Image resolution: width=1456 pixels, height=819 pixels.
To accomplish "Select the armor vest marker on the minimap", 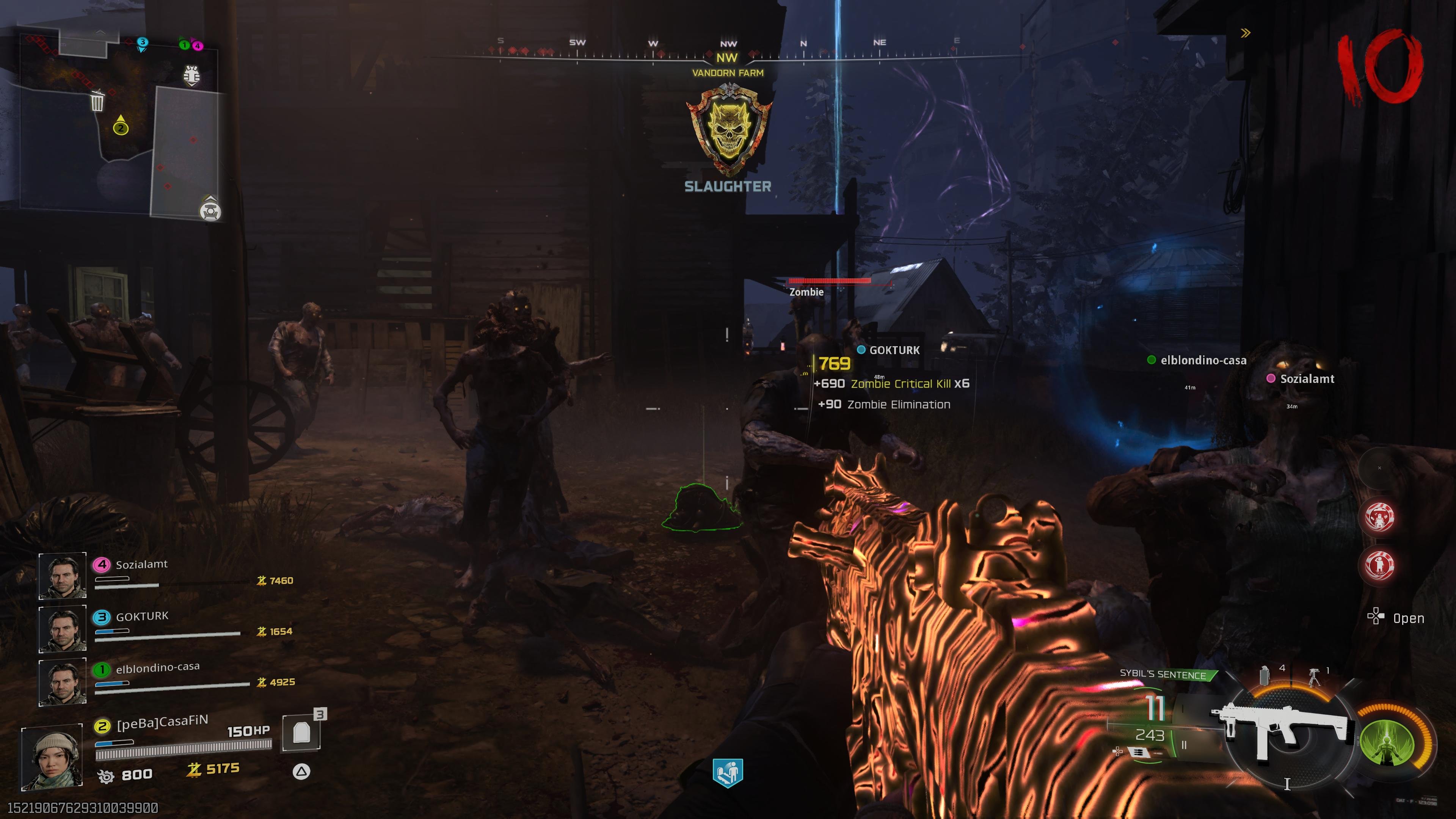I will pos(191,75).
